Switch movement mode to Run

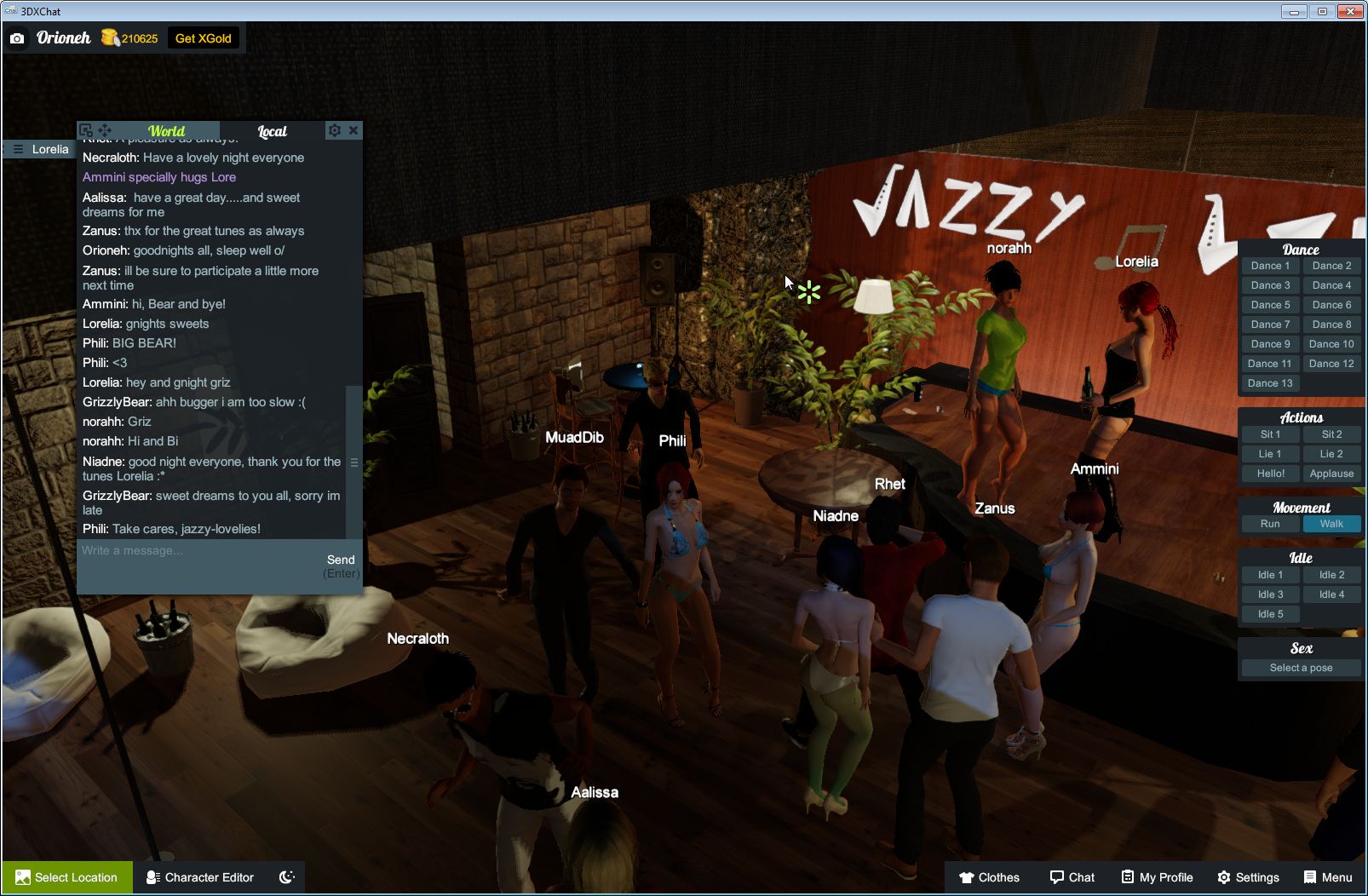pos(1270,524)
